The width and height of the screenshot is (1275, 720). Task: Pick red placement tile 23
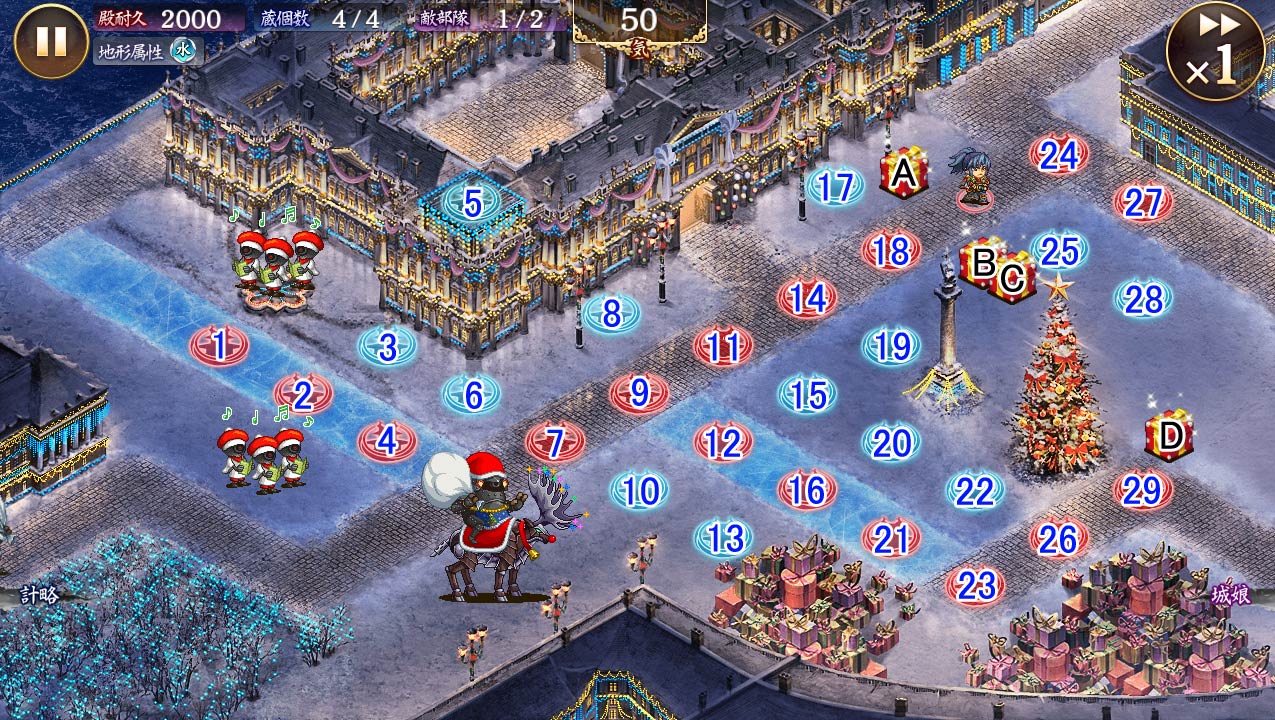(x=975, y=584)
